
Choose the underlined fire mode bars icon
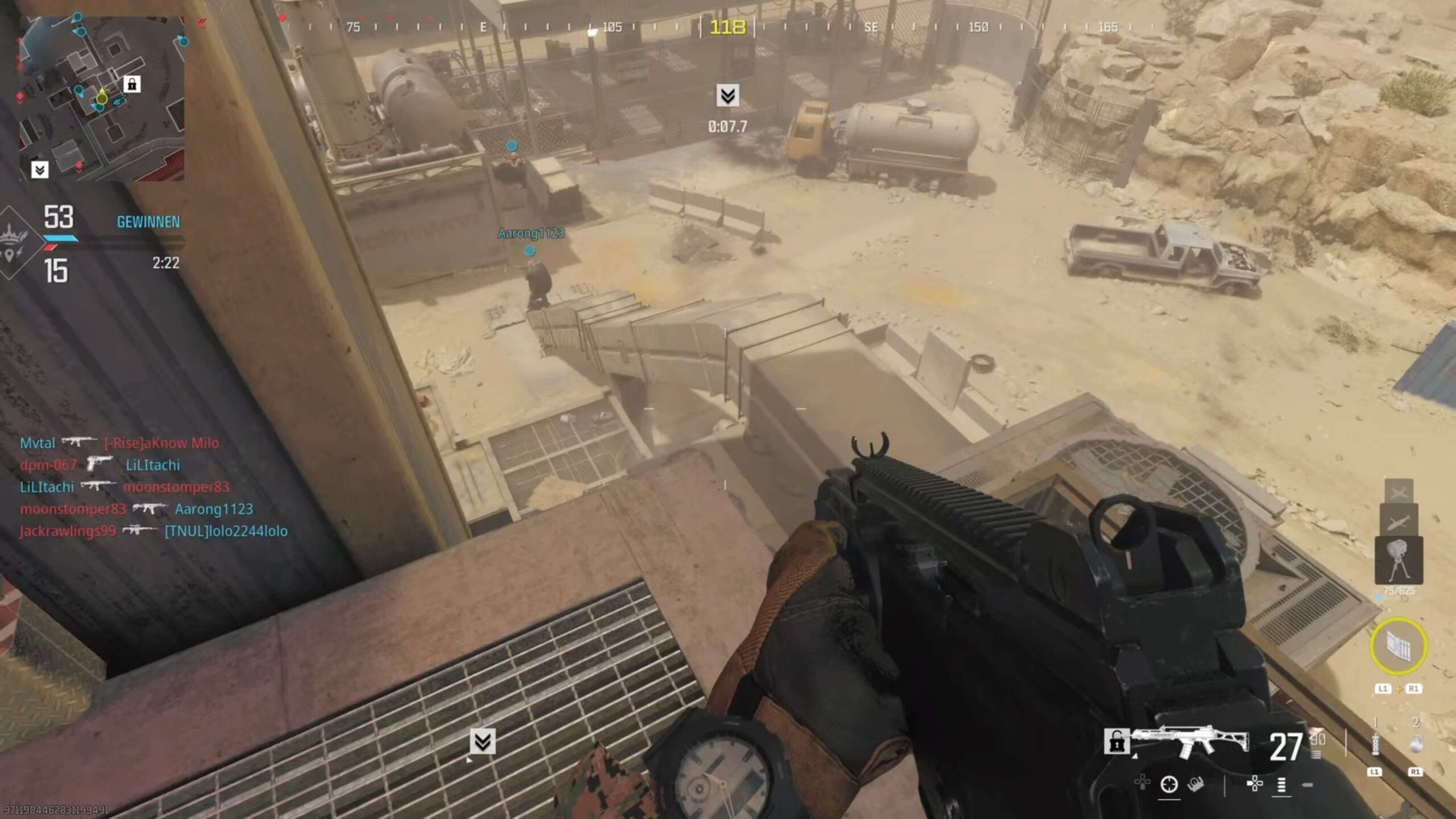coord(1281,785)
